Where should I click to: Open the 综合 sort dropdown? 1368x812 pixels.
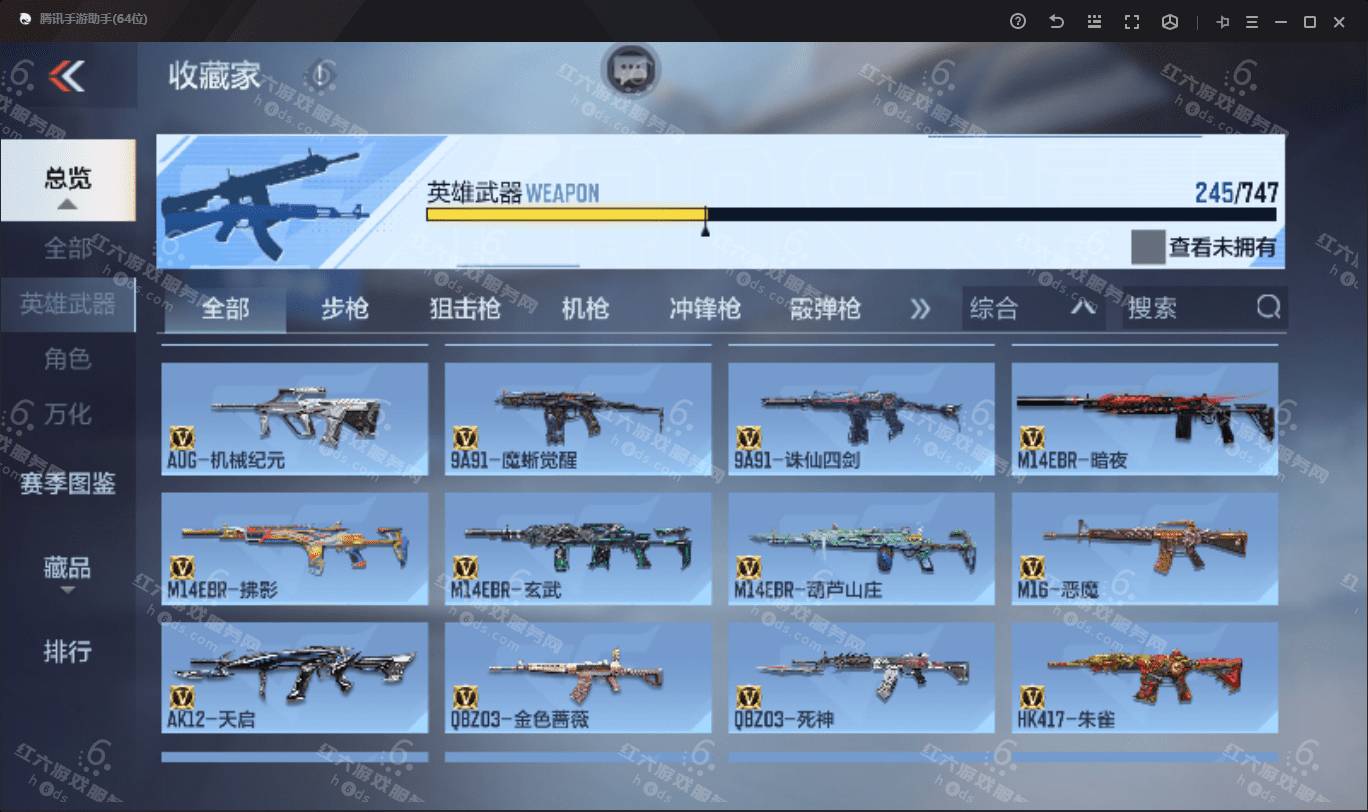pyautogui.click(x=1032, y=309)
